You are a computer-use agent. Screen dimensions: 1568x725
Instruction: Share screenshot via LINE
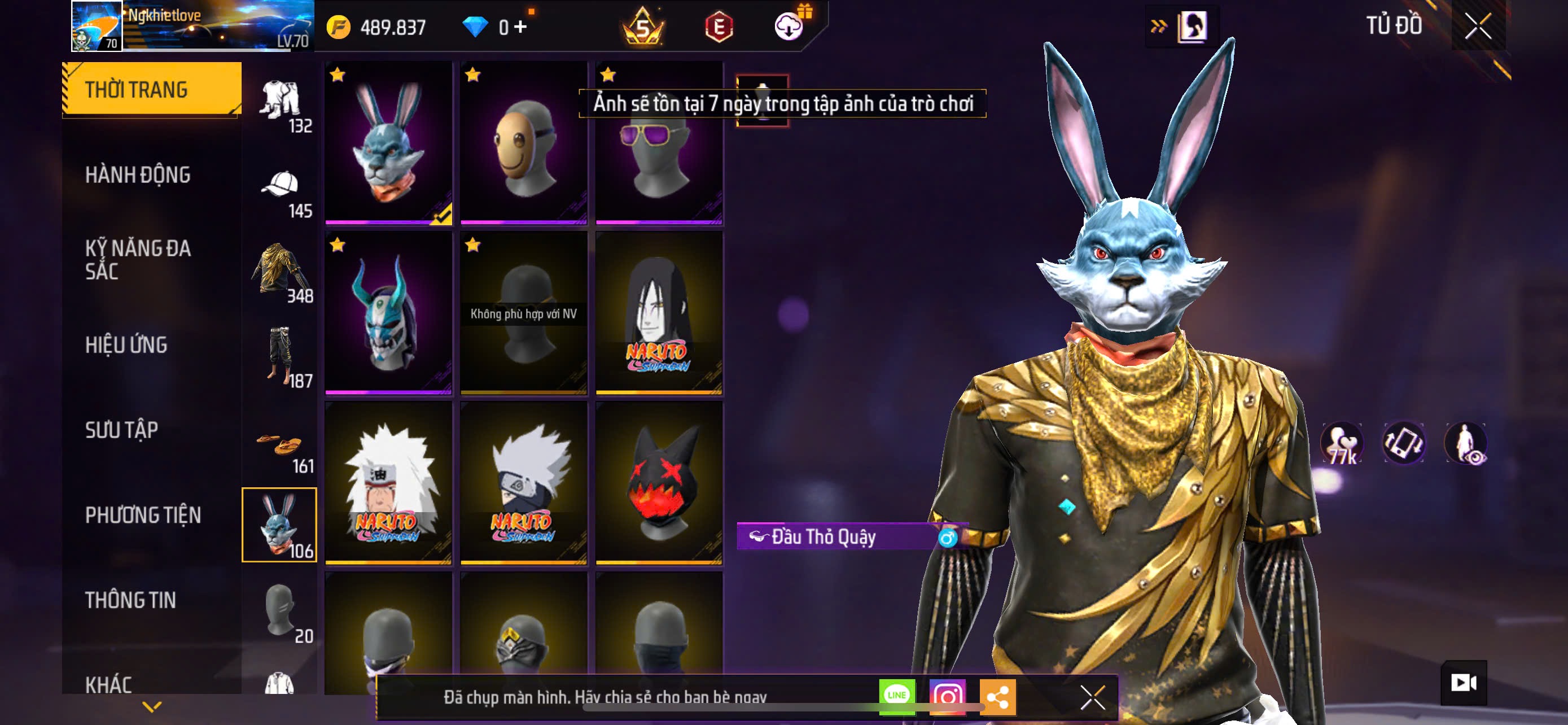pos(897,696)
